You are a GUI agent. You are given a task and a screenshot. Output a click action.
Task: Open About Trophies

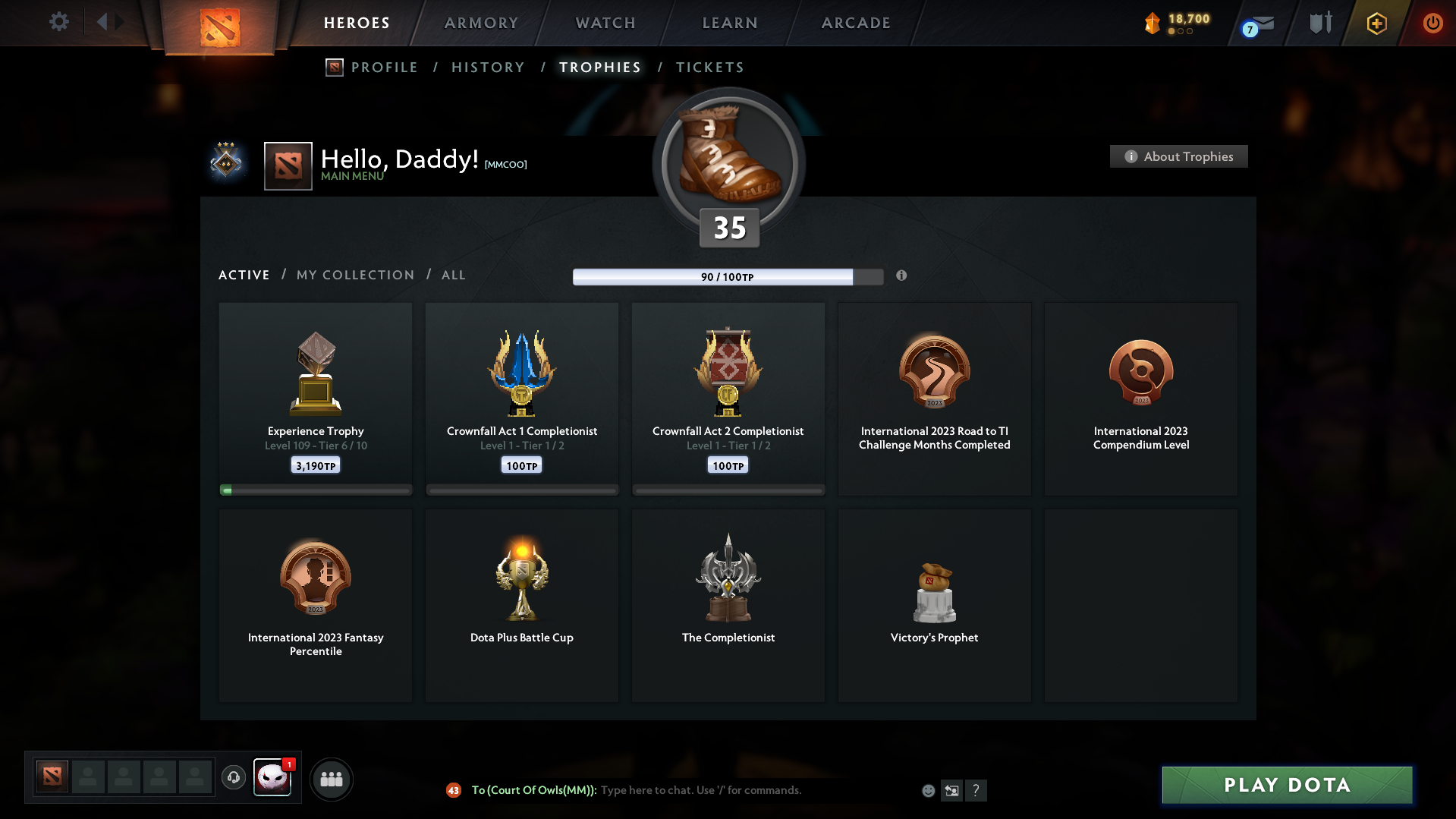(1178, 156)
